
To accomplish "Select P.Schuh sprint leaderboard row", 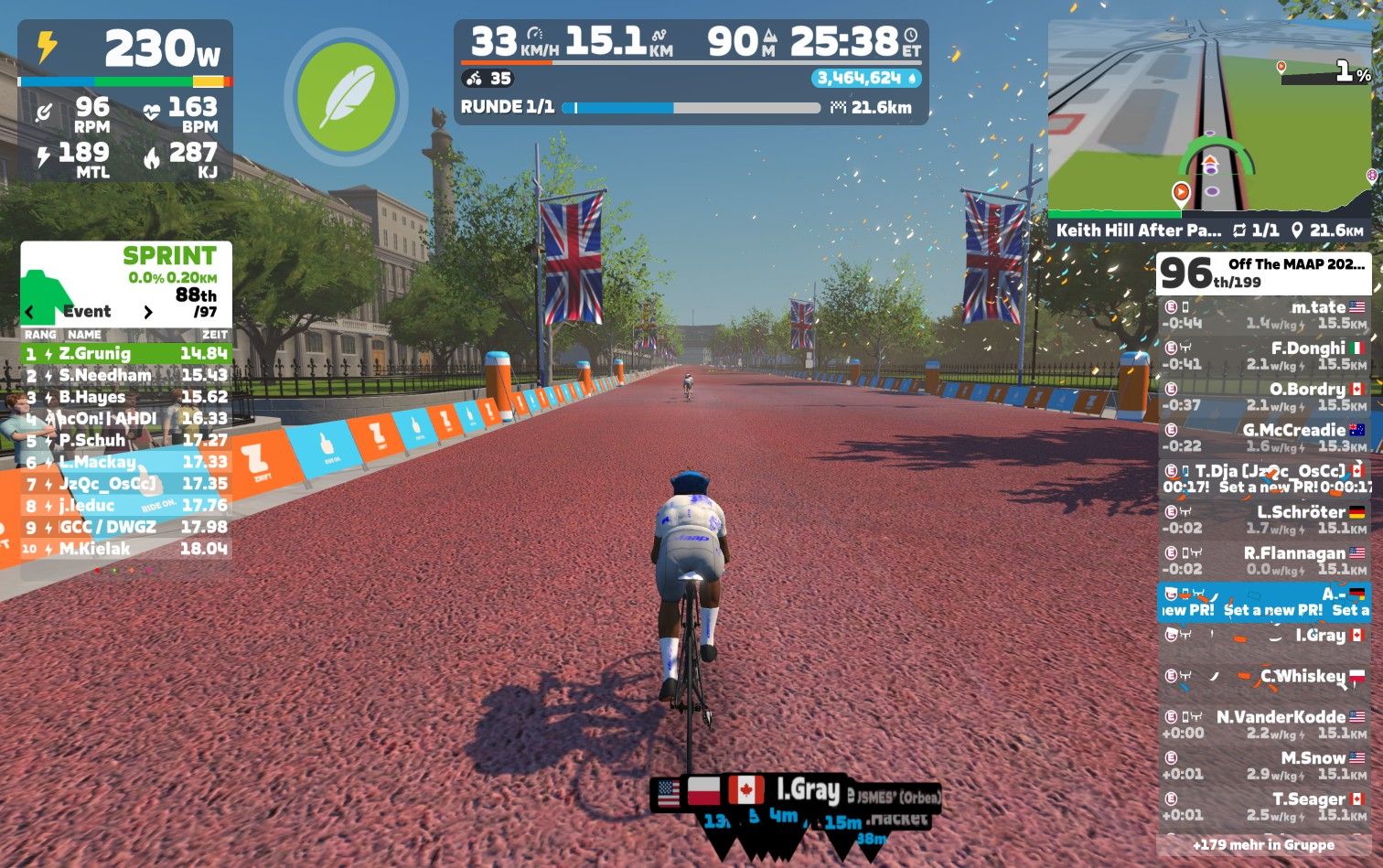I will [126, 440].
